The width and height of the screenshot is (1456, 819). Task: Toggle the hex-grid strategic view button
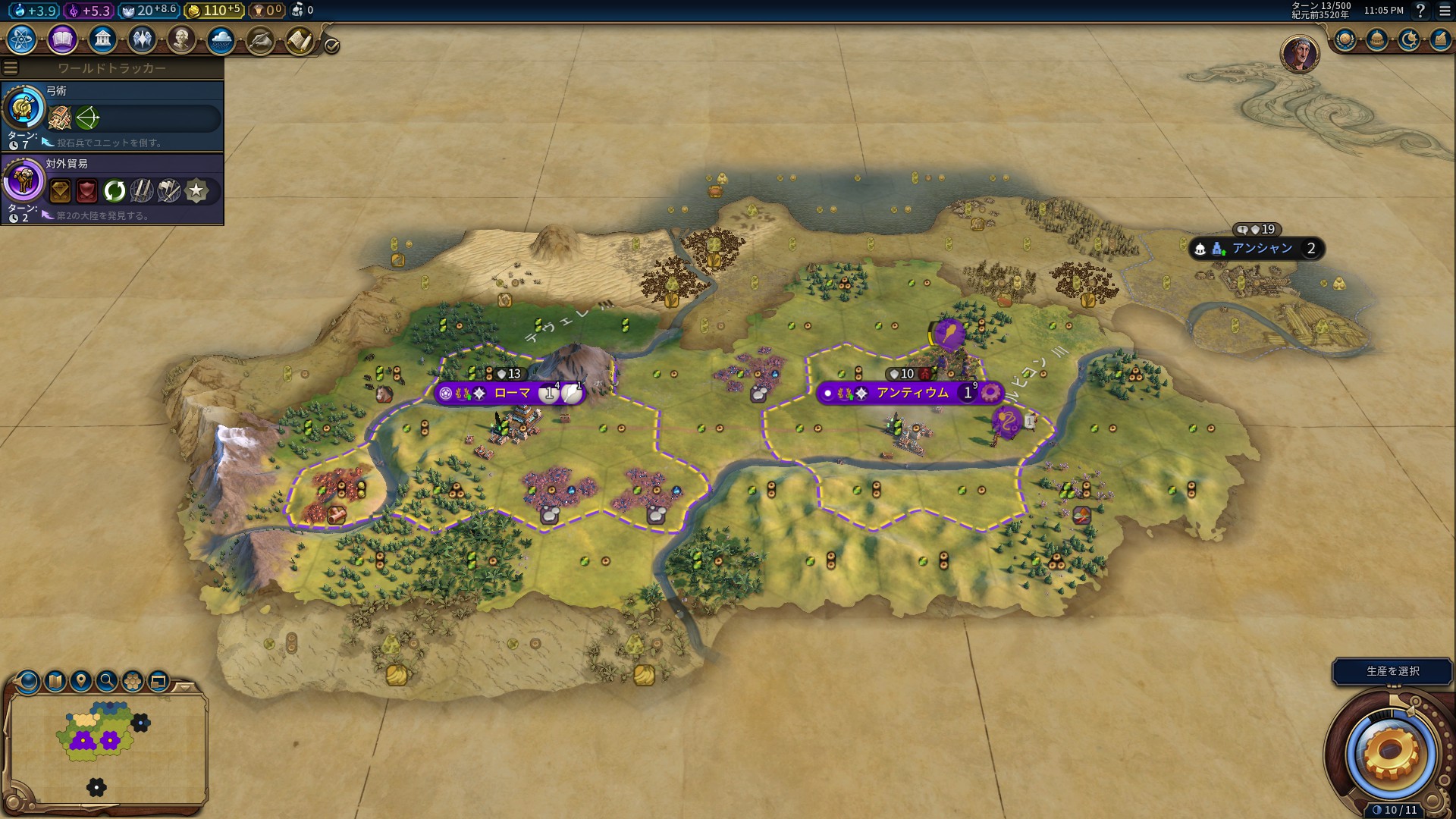(x=133, y=681)
